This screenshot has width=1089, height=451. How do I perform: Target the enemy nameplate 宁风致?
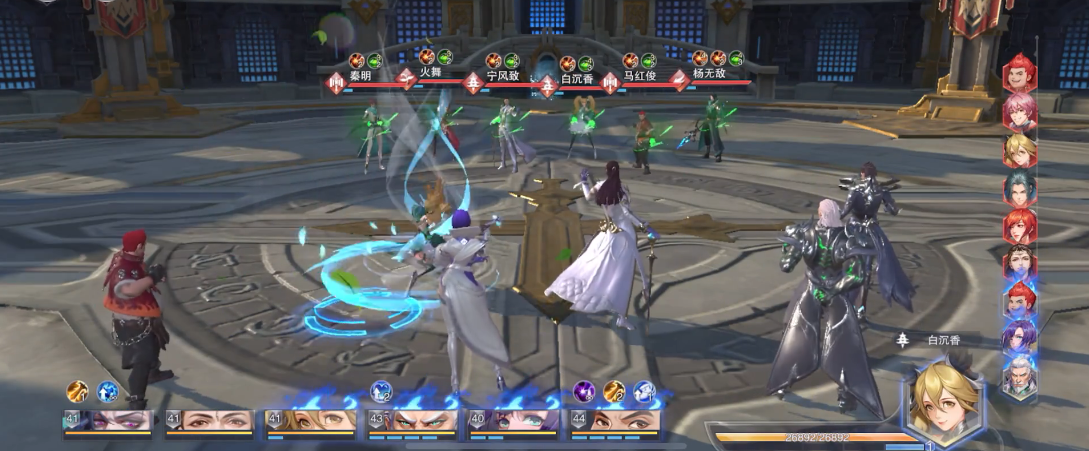pos(503,74)
